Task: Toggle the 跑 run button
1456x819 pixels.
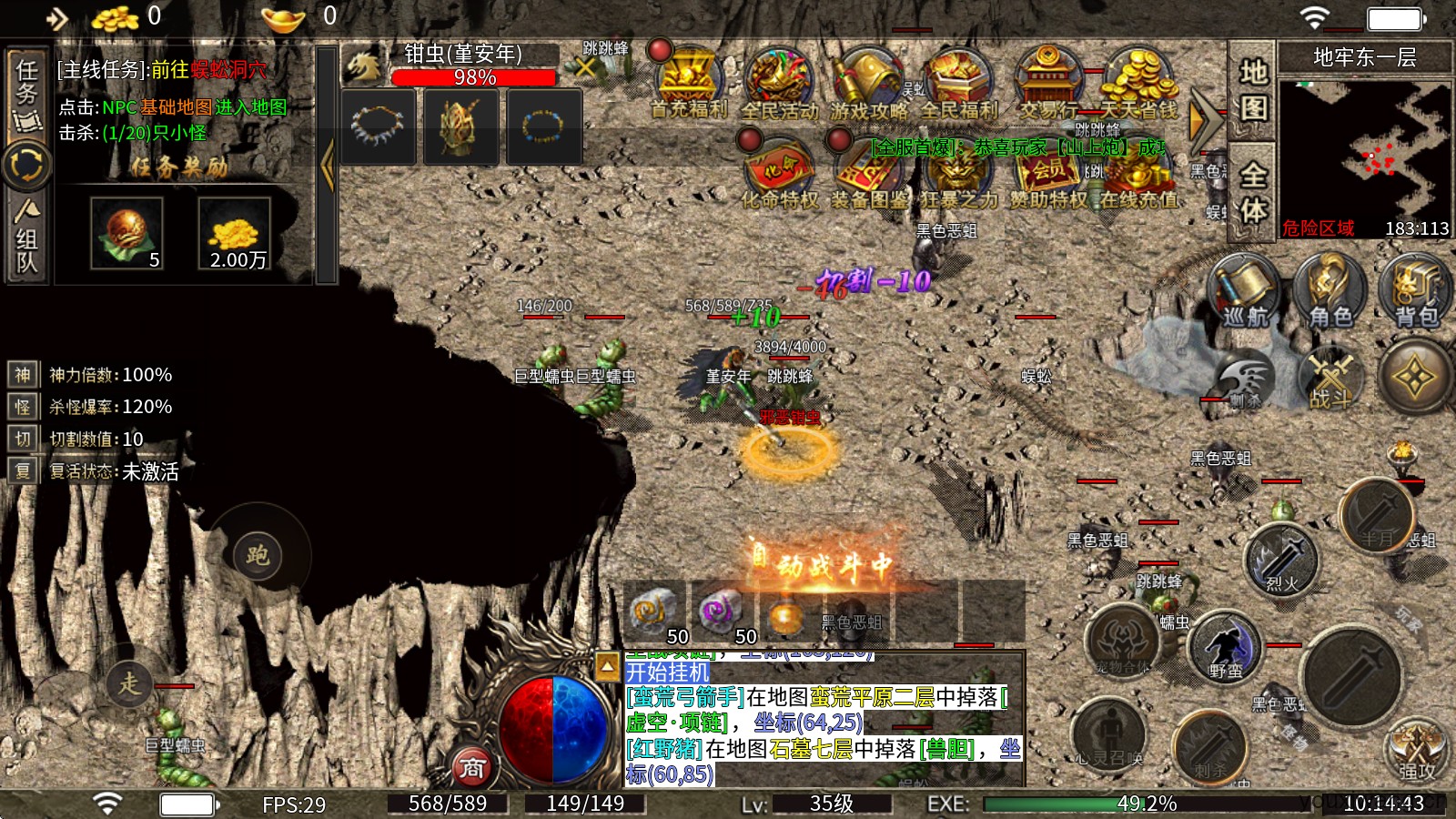Action: [x=258, y=554]
